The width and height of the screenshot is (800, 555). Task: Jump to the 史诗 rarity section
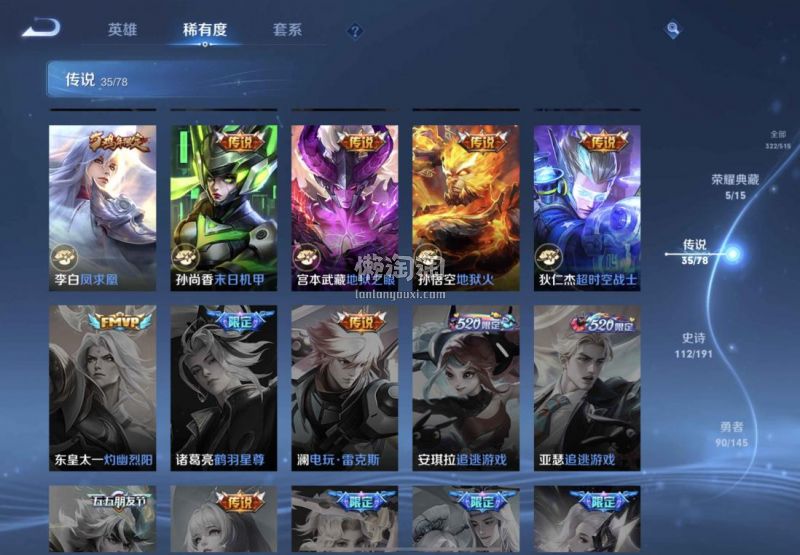(x=696, y=345)
